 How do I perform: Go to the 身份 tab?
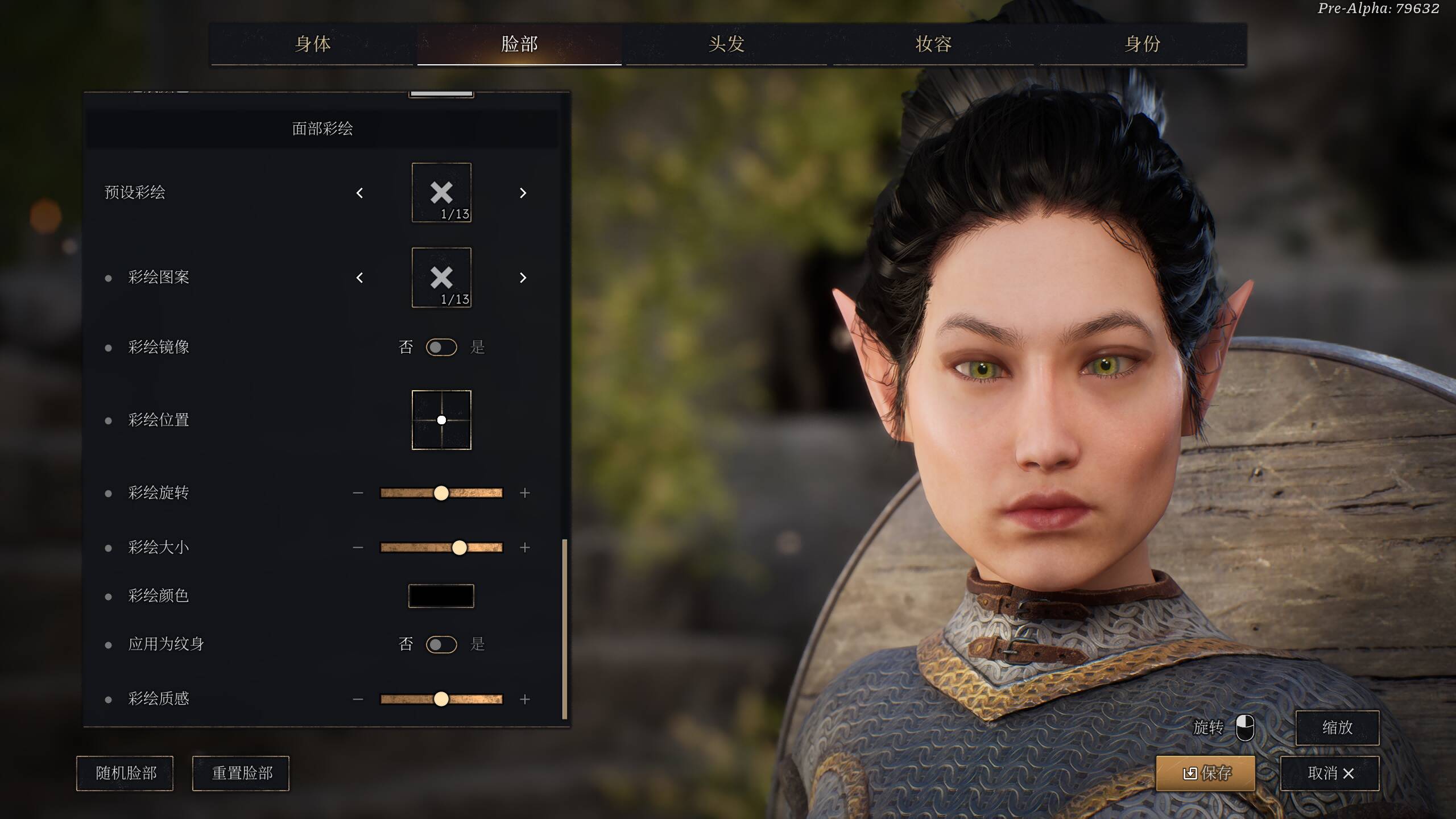coord(1142,44)
